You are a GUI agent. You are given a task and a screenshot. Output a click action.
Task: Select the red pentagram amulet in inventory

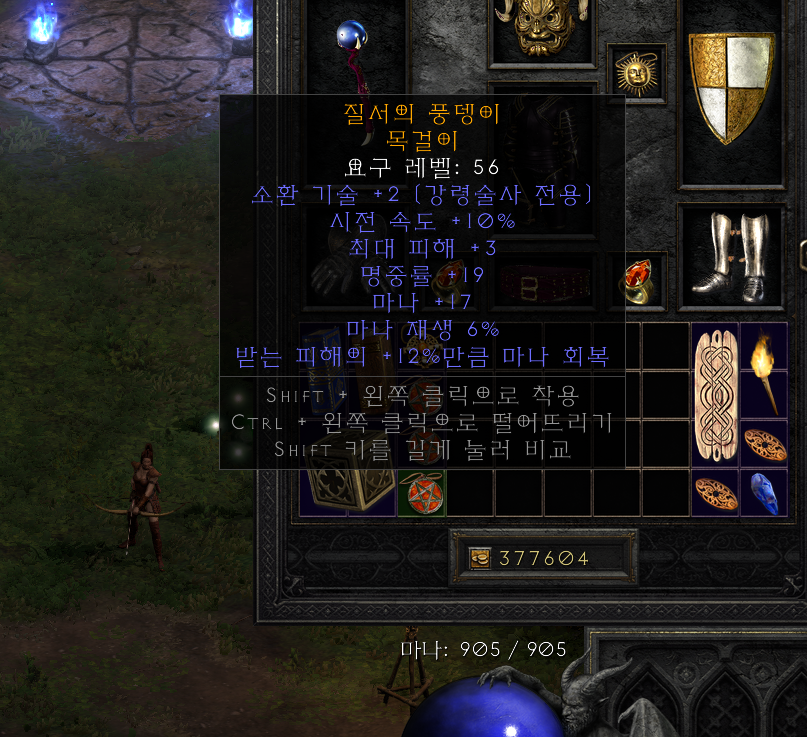pos(421,492)
